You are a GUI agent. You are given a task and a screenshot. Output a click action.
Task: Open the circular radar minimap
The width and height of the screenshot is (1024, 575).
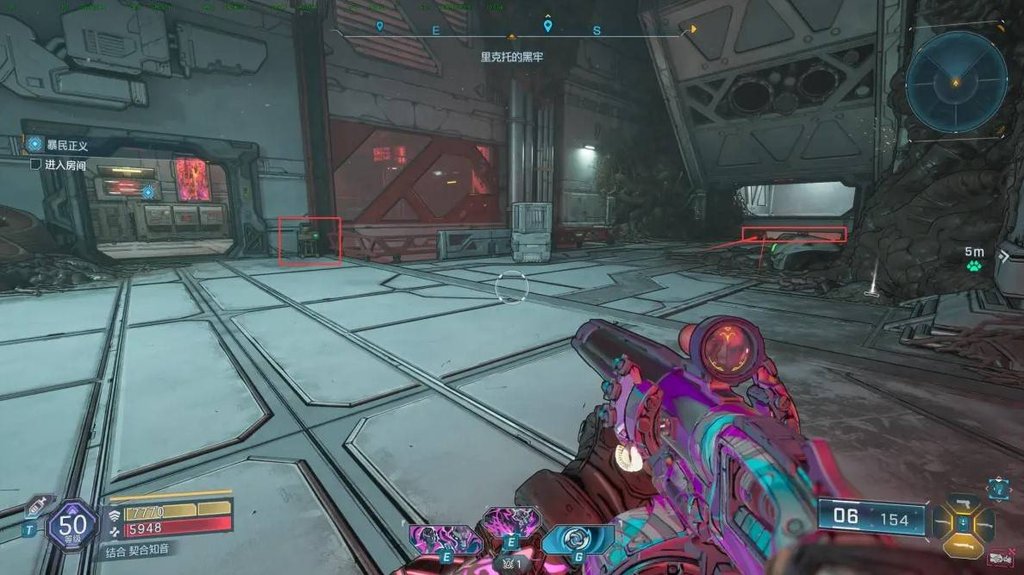[956, 81]
